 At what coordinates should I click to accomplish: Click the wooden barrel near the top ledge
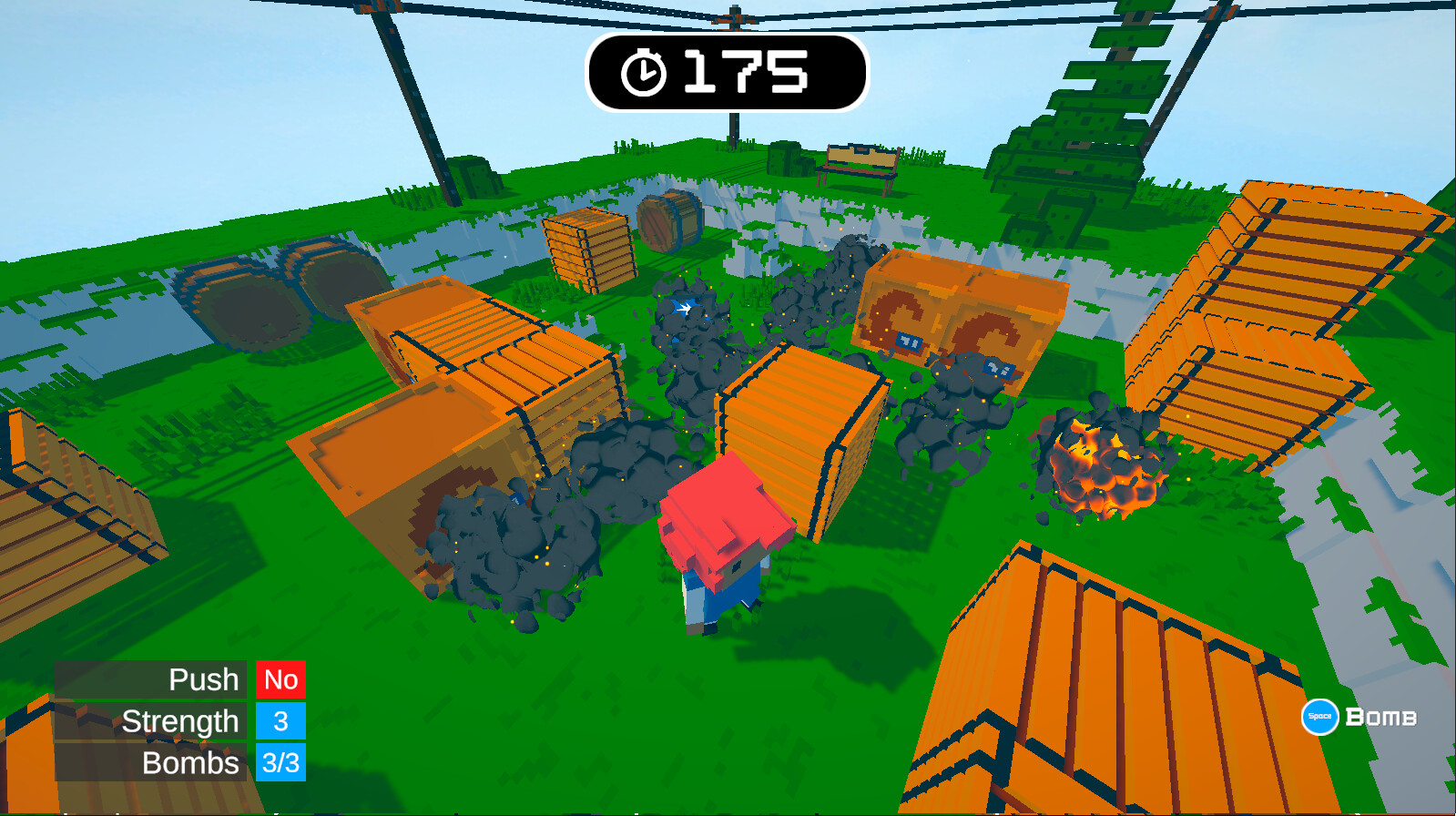pos(667,221)
